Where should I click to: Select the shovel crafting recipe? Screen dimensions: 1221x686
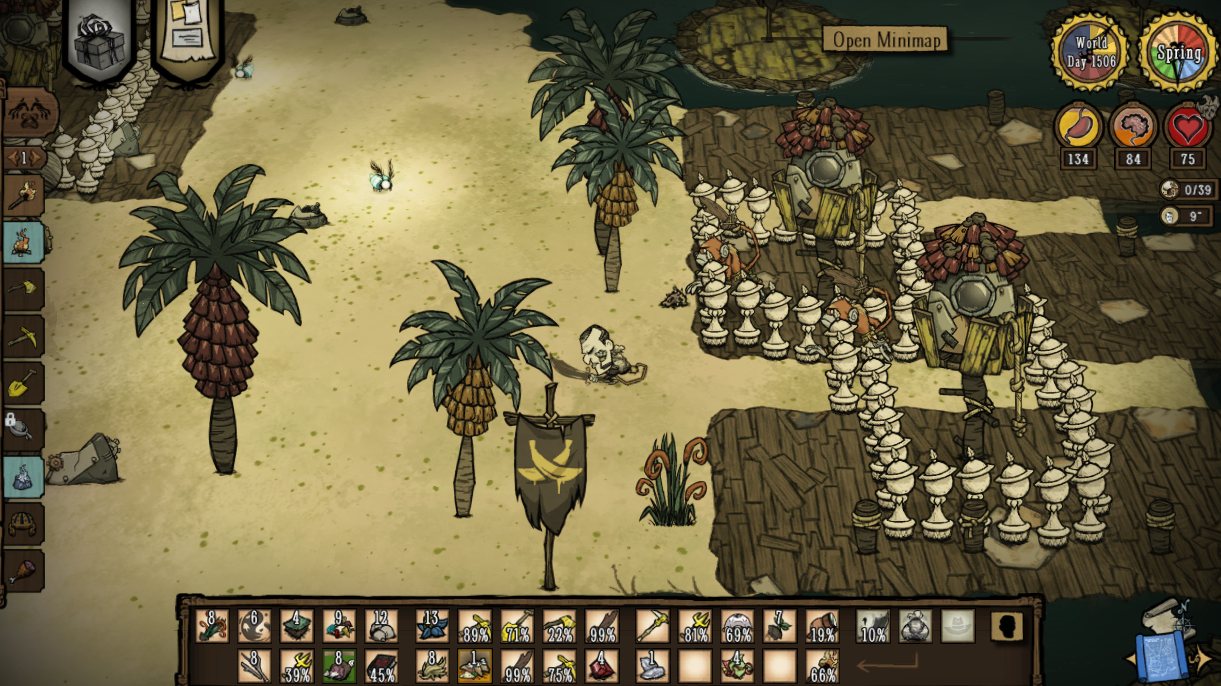pyautogui.click(x=23, y=383)
